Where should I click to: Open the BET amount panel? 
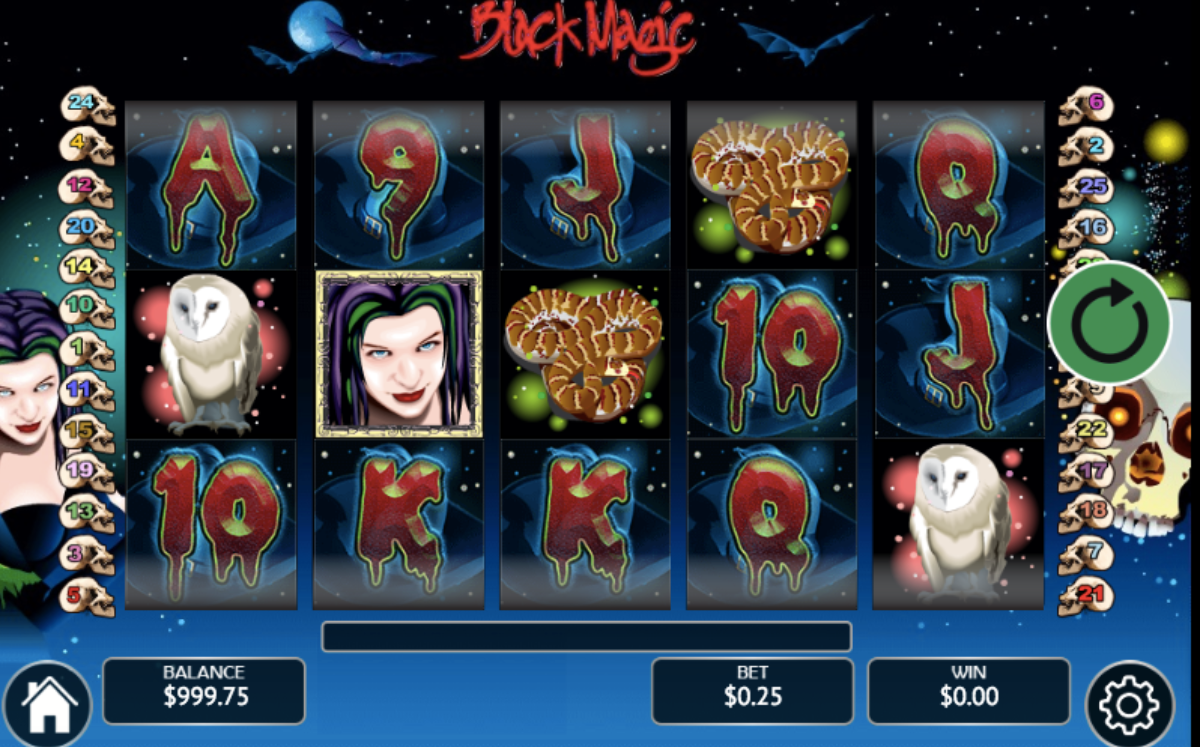pos(752,690)
